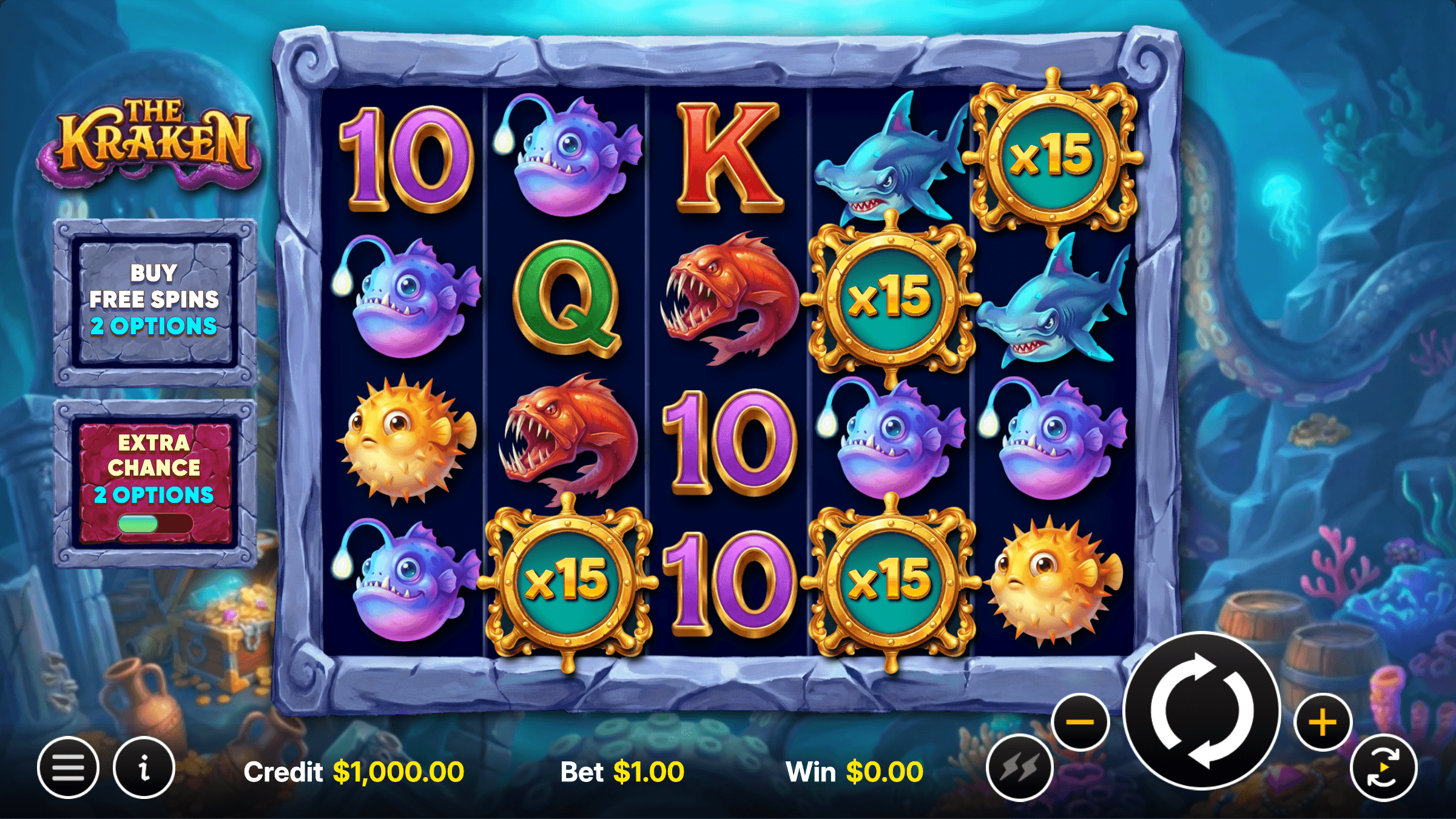Open the paytable using the info icon
This screenshot has width=1456, height=819.
point(143,766)
